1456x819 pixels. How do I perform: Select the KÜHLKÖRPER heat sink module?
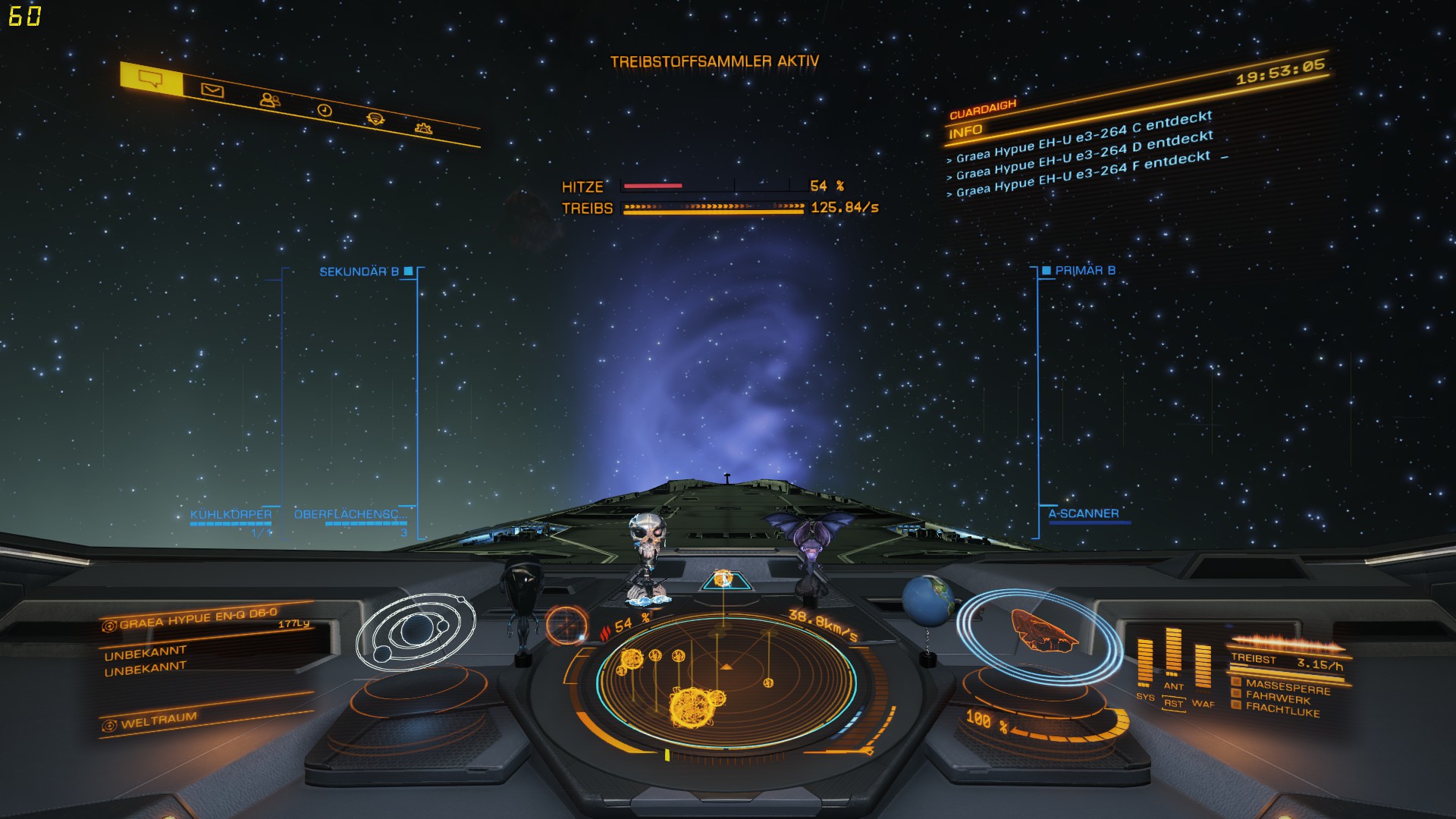point(231,515)
